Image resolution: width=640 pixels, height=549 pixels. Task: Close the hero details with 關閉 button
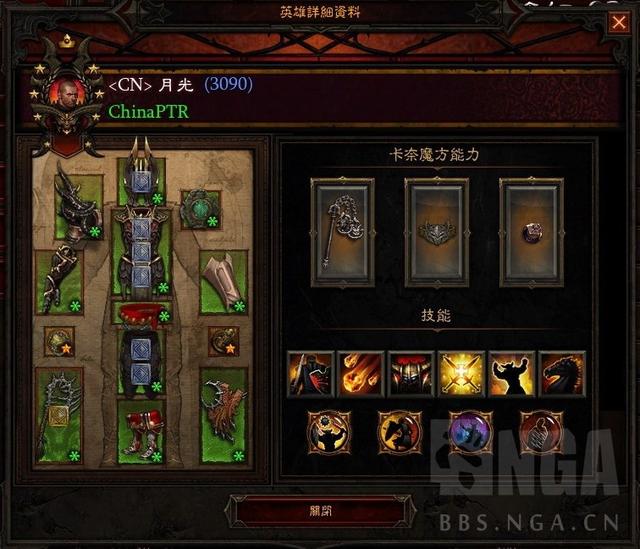[x=319, y=510]
